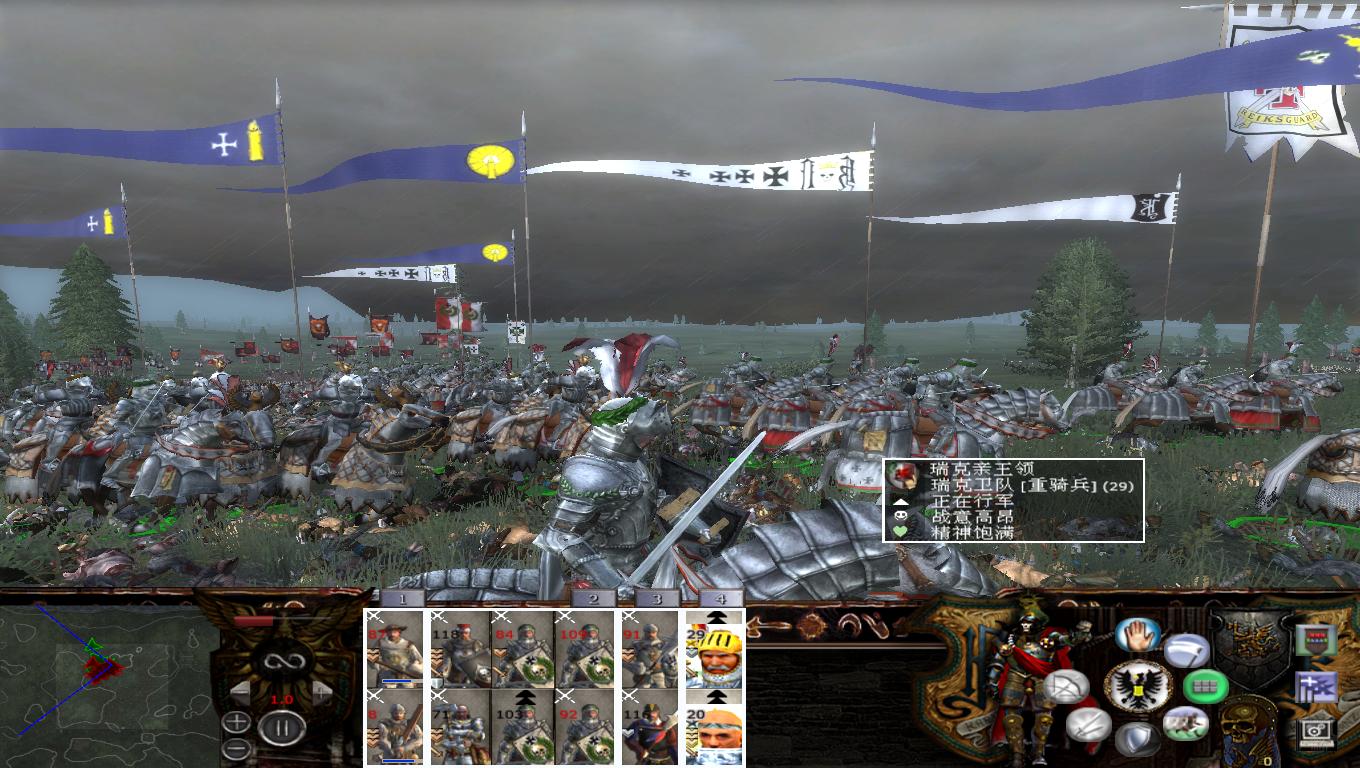1360x768 pixels.
Task: Click the withdraw flag icon
Action: [x=1185, y=650]
